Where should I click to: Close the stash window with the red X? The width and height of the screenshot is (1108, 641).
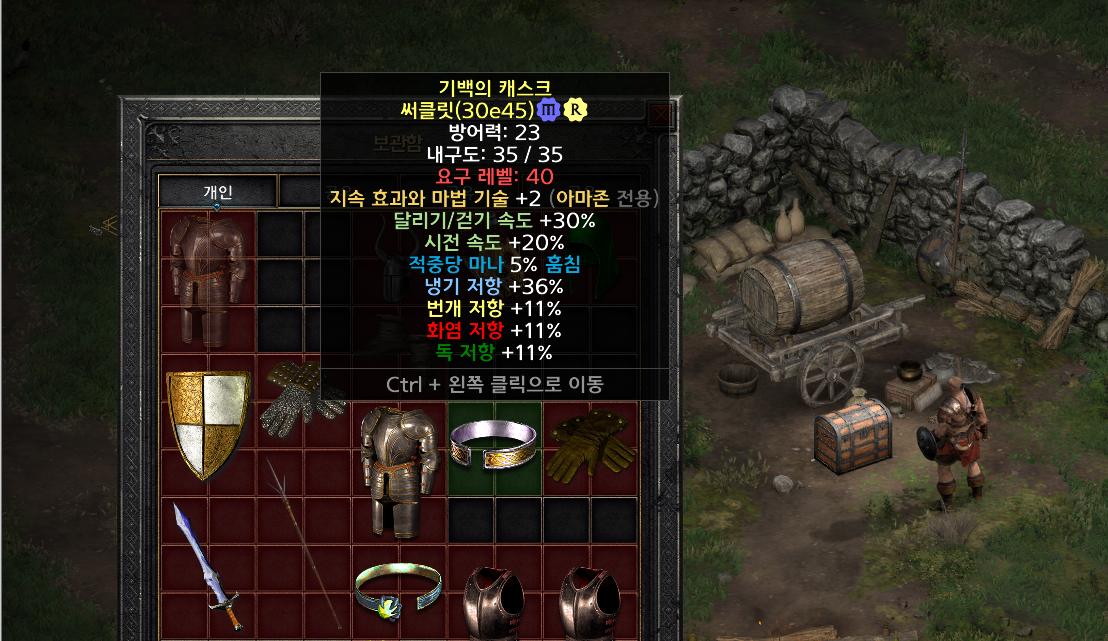[x=661, y=113]
